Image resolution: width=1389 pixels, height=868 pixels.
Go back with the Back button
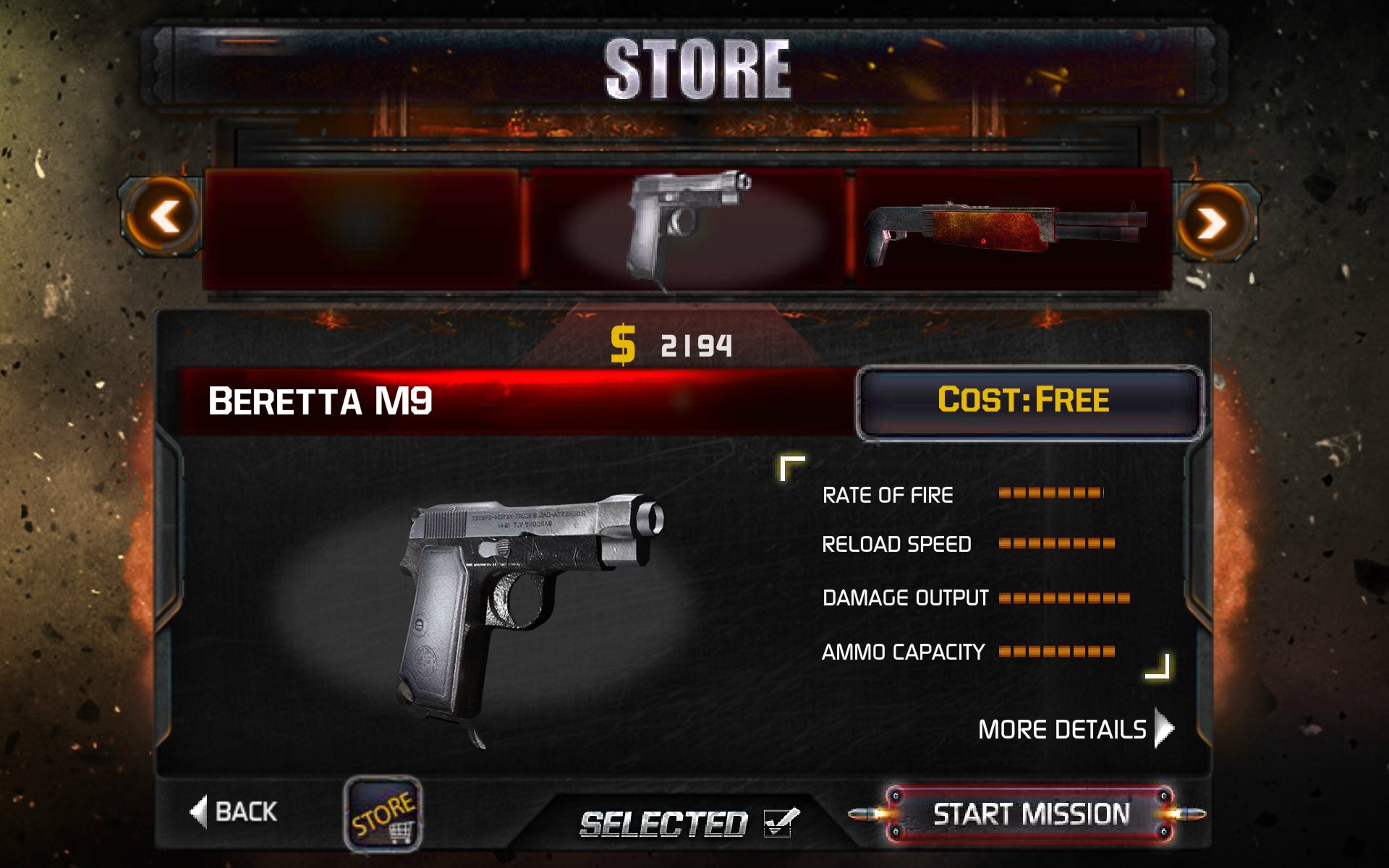click(x=234, y=812)
